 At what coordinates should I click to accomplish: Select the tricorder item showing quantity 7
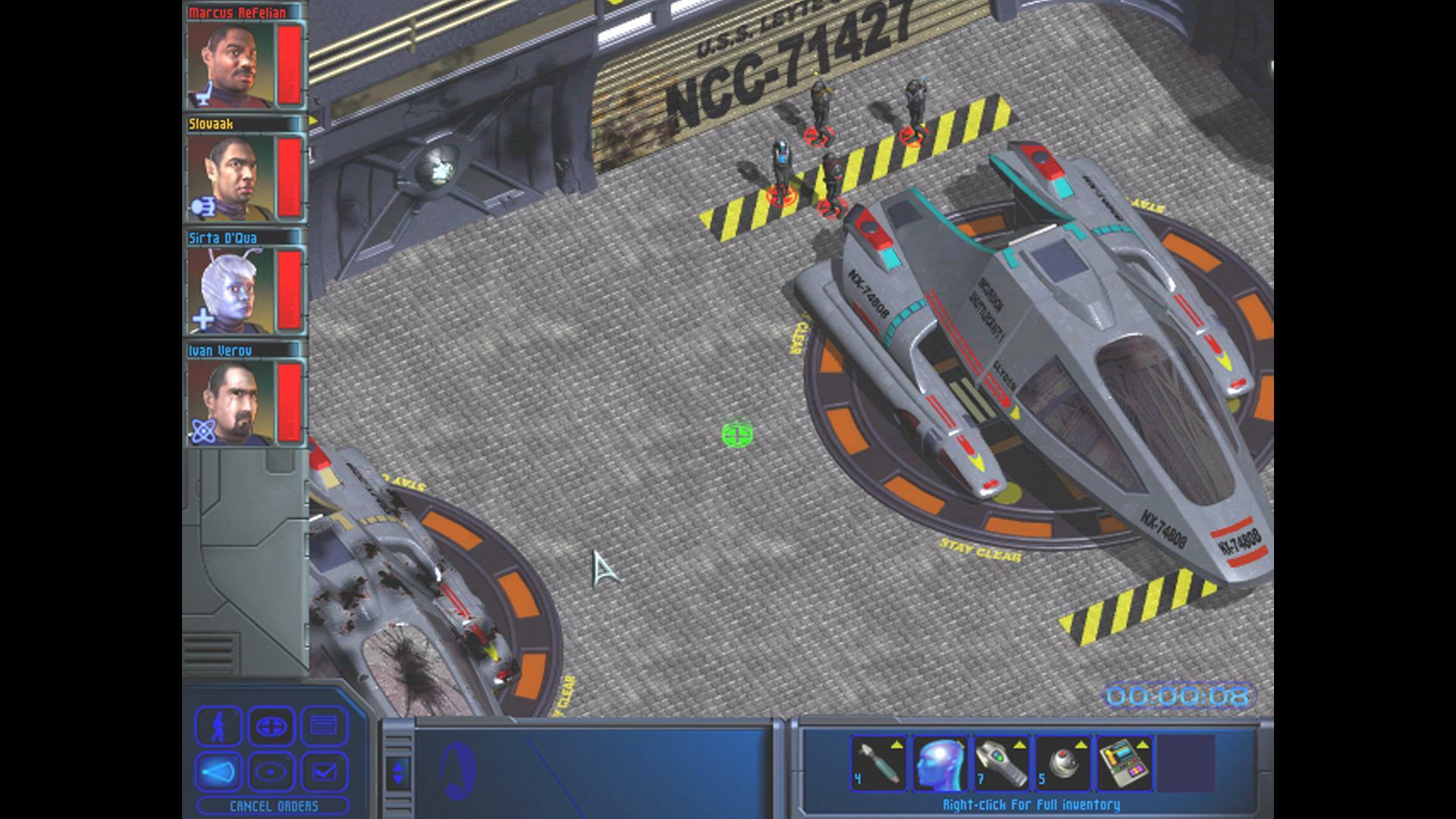coord(1001,764)
